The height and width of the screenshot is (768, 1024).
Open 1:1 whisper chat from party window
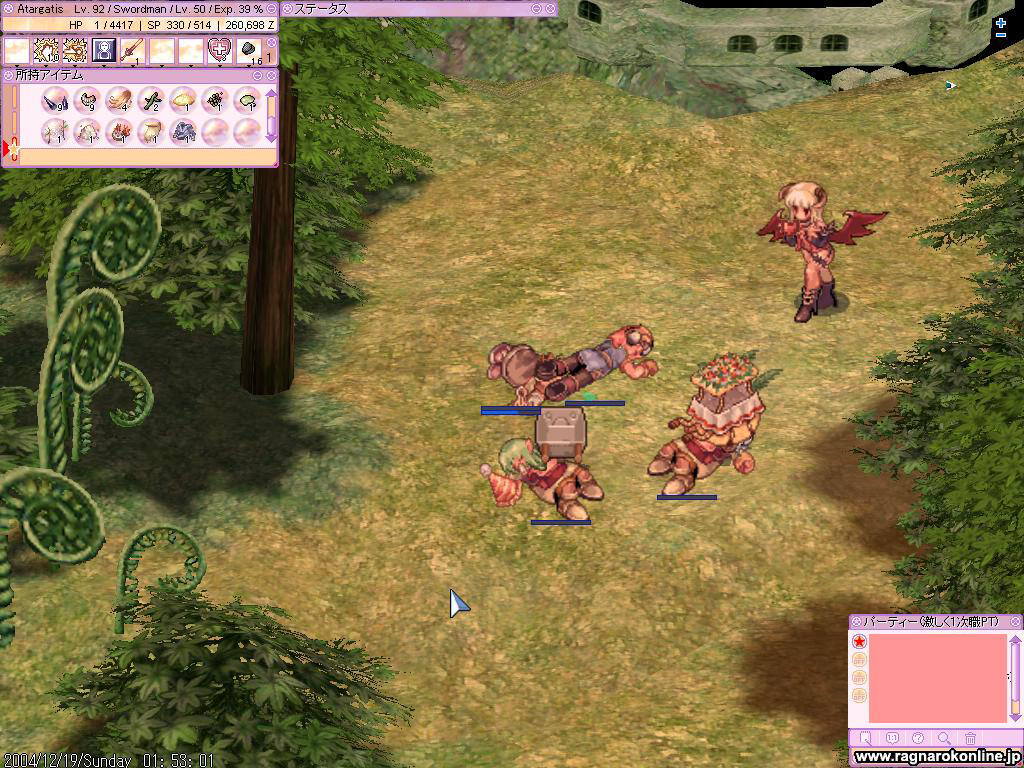point(892,739)
